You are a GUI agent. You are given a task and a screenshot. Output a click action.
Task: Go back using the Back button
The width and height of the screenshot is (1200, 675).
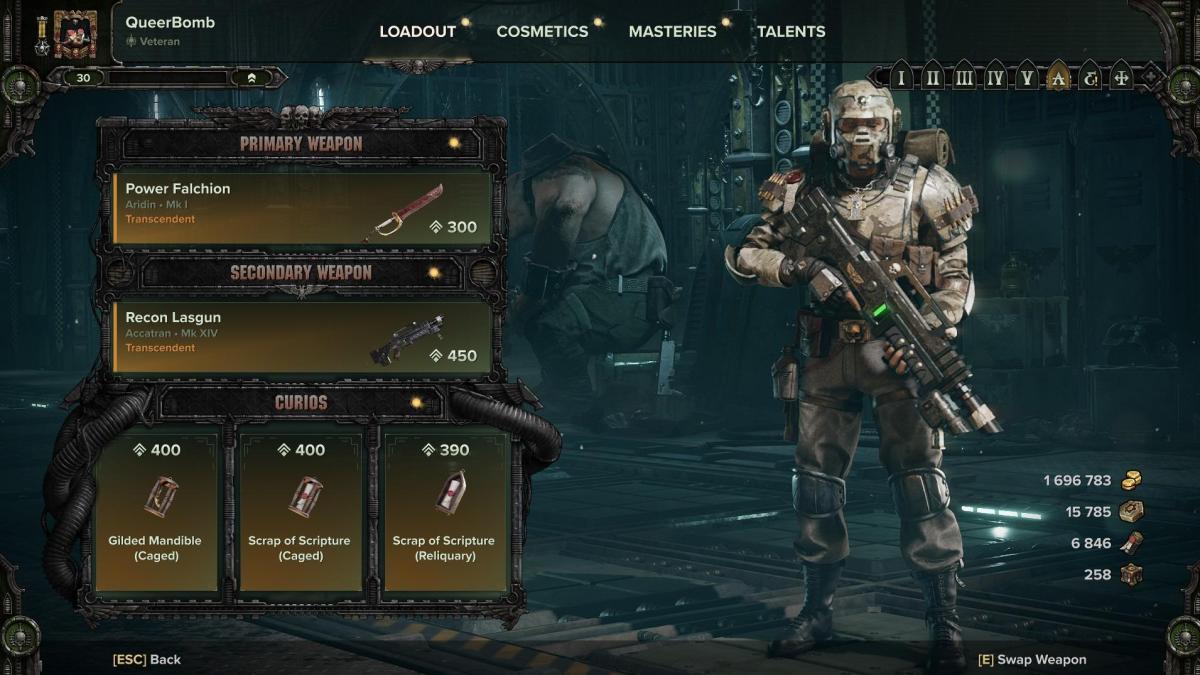[147, 659]
